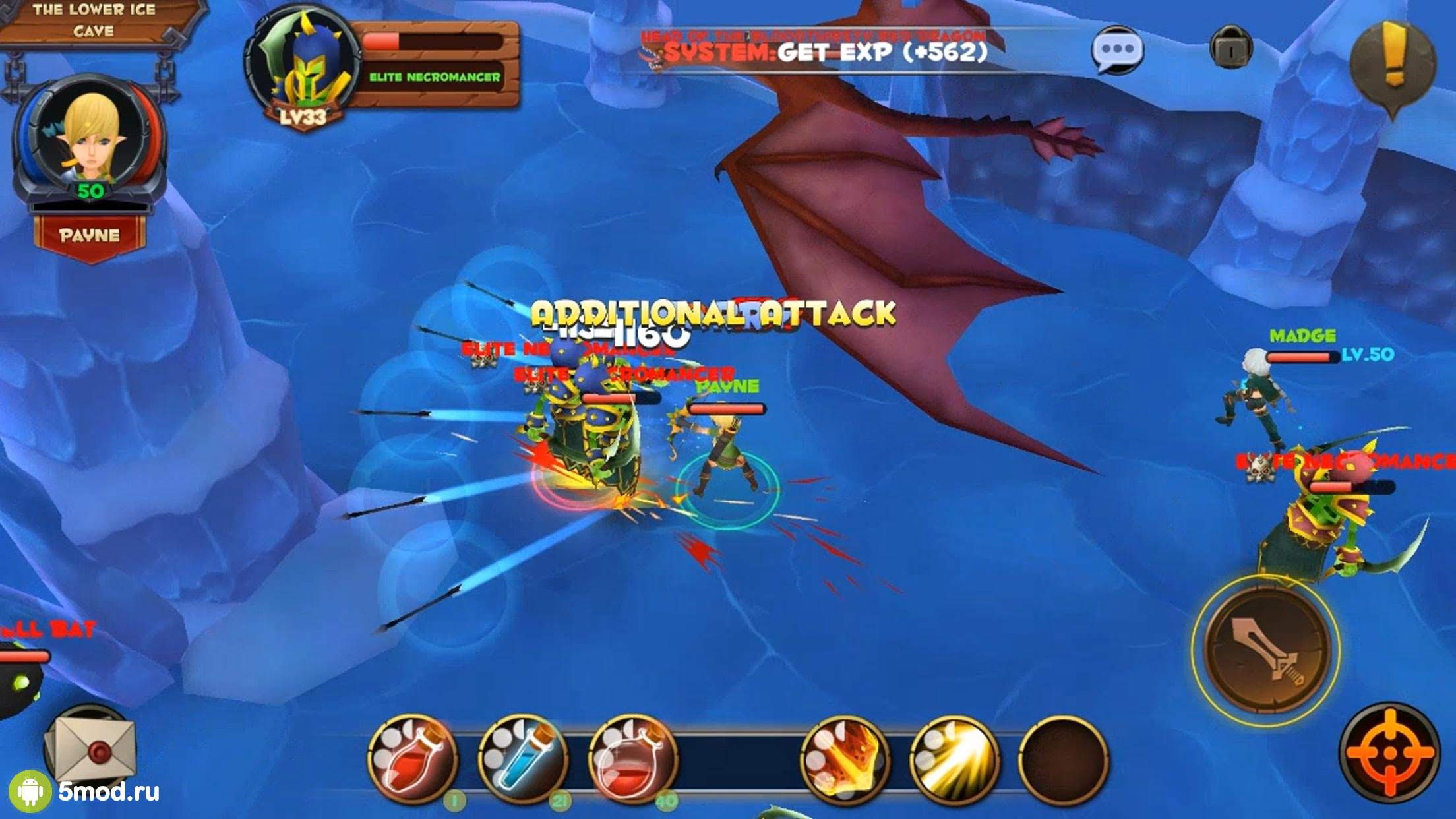Use the red health potion
The height and width of the screenshot is (819, 1456).
tap(413, 758)
